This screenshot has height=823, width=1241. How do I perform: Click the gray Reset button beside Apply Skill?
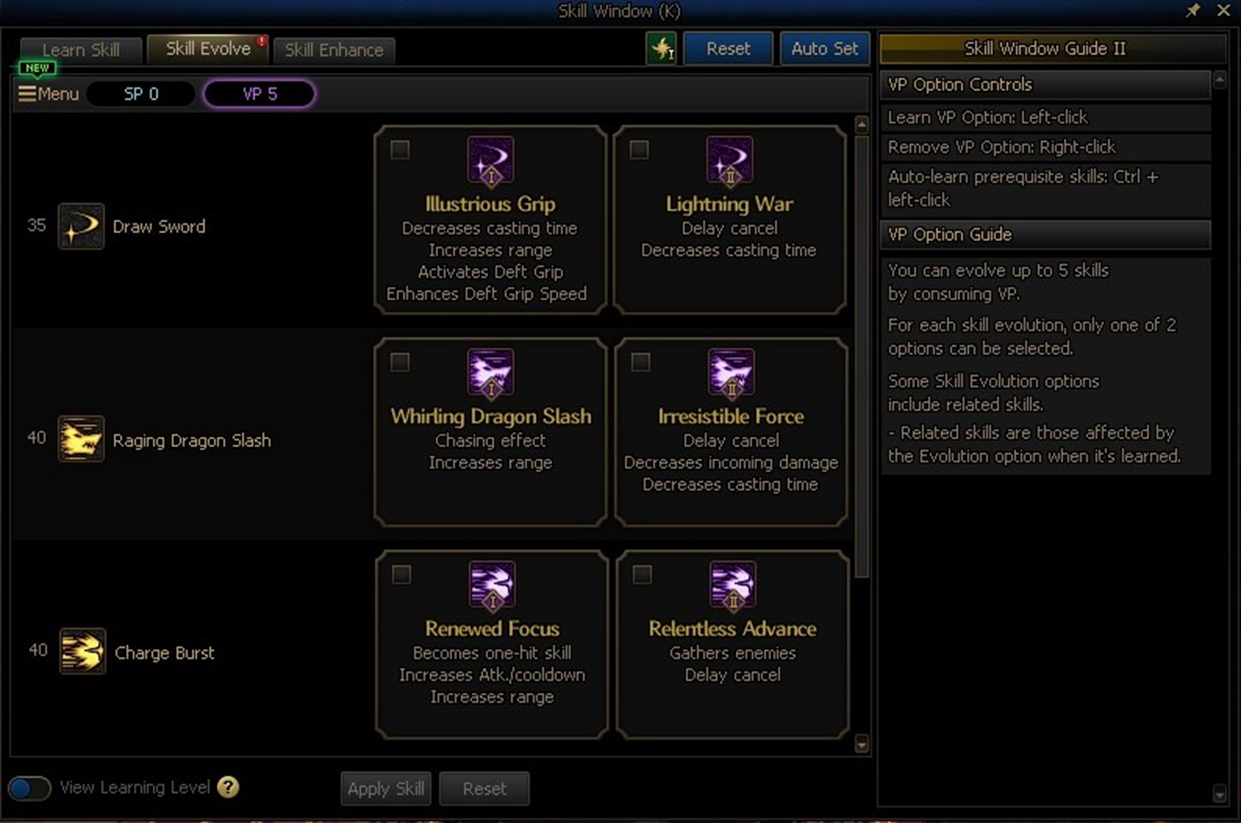click(x=484, y=788)
